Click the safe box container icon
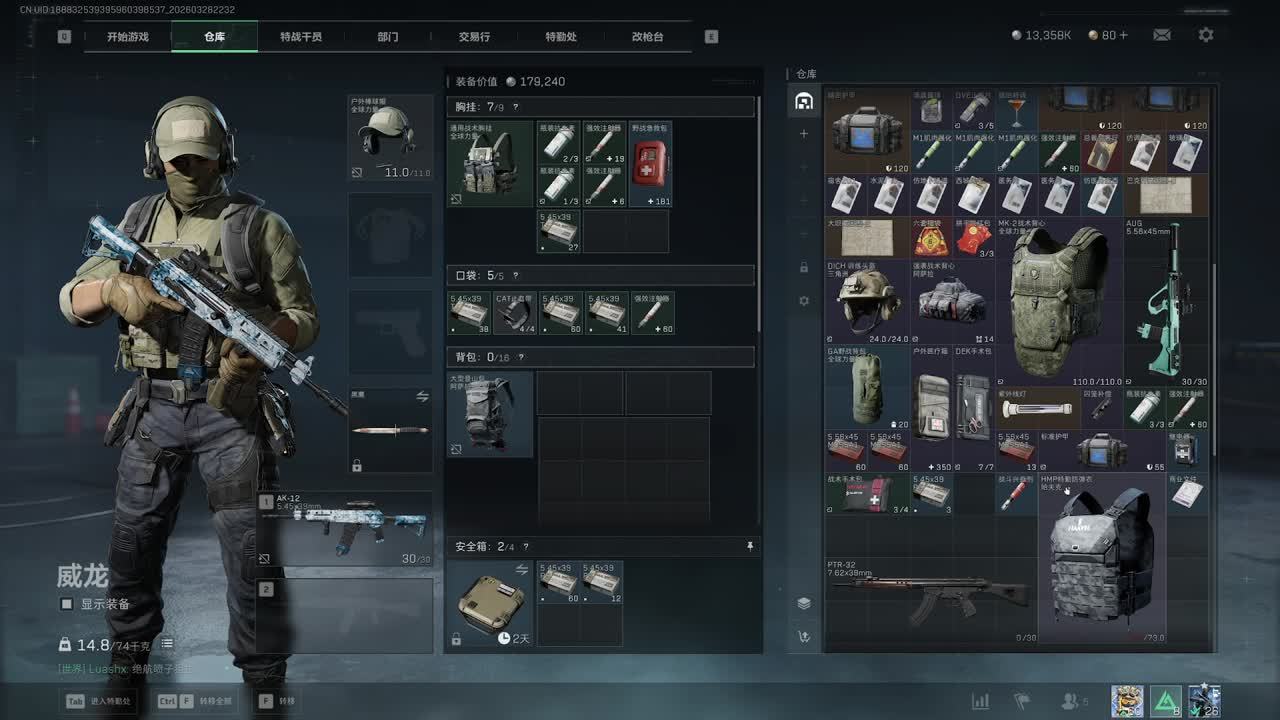Screen dimensions: 1280x720 (x=490, y=603)
